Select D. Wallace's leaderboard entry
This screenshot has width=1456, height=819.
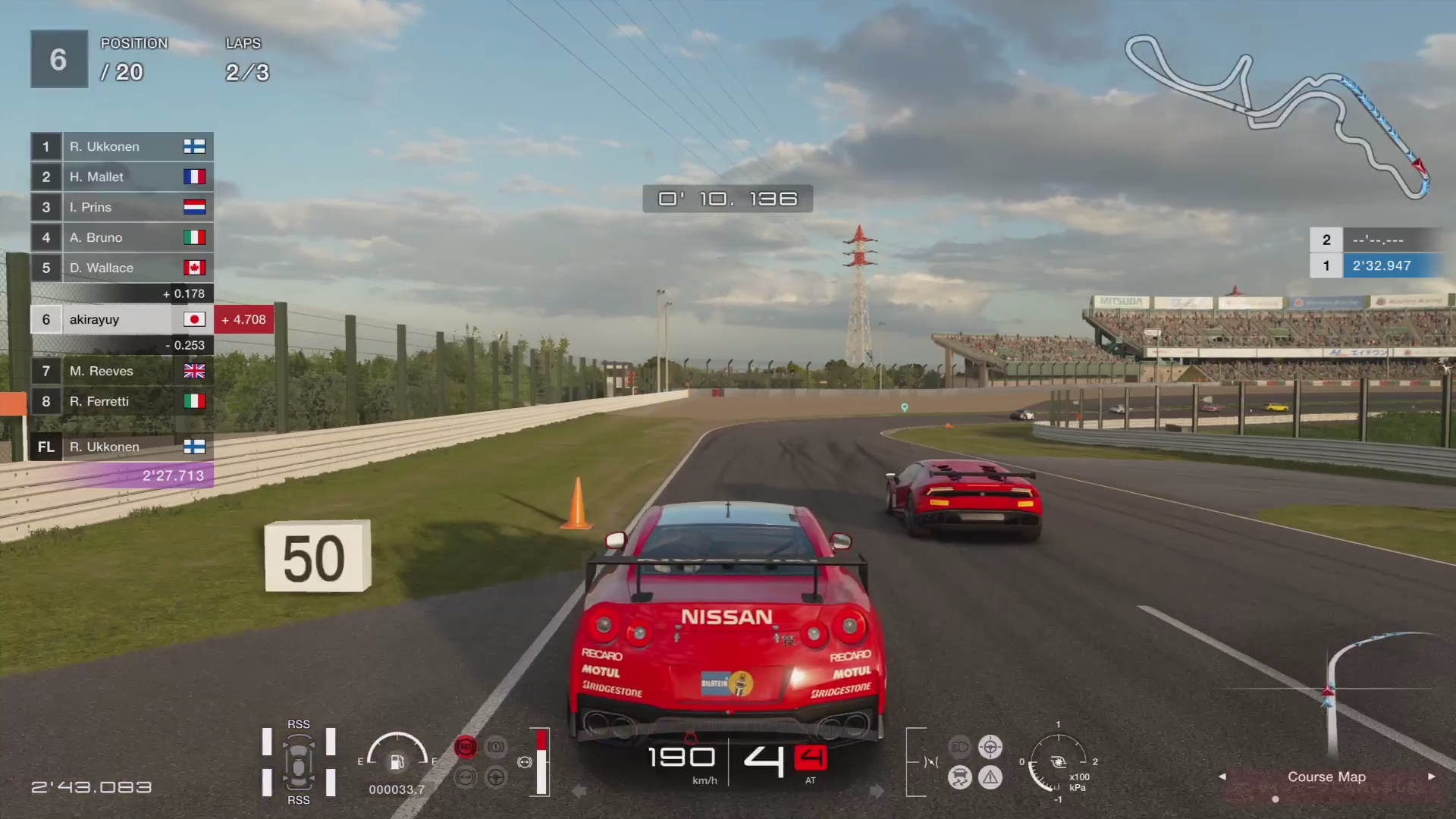point(121,268)
